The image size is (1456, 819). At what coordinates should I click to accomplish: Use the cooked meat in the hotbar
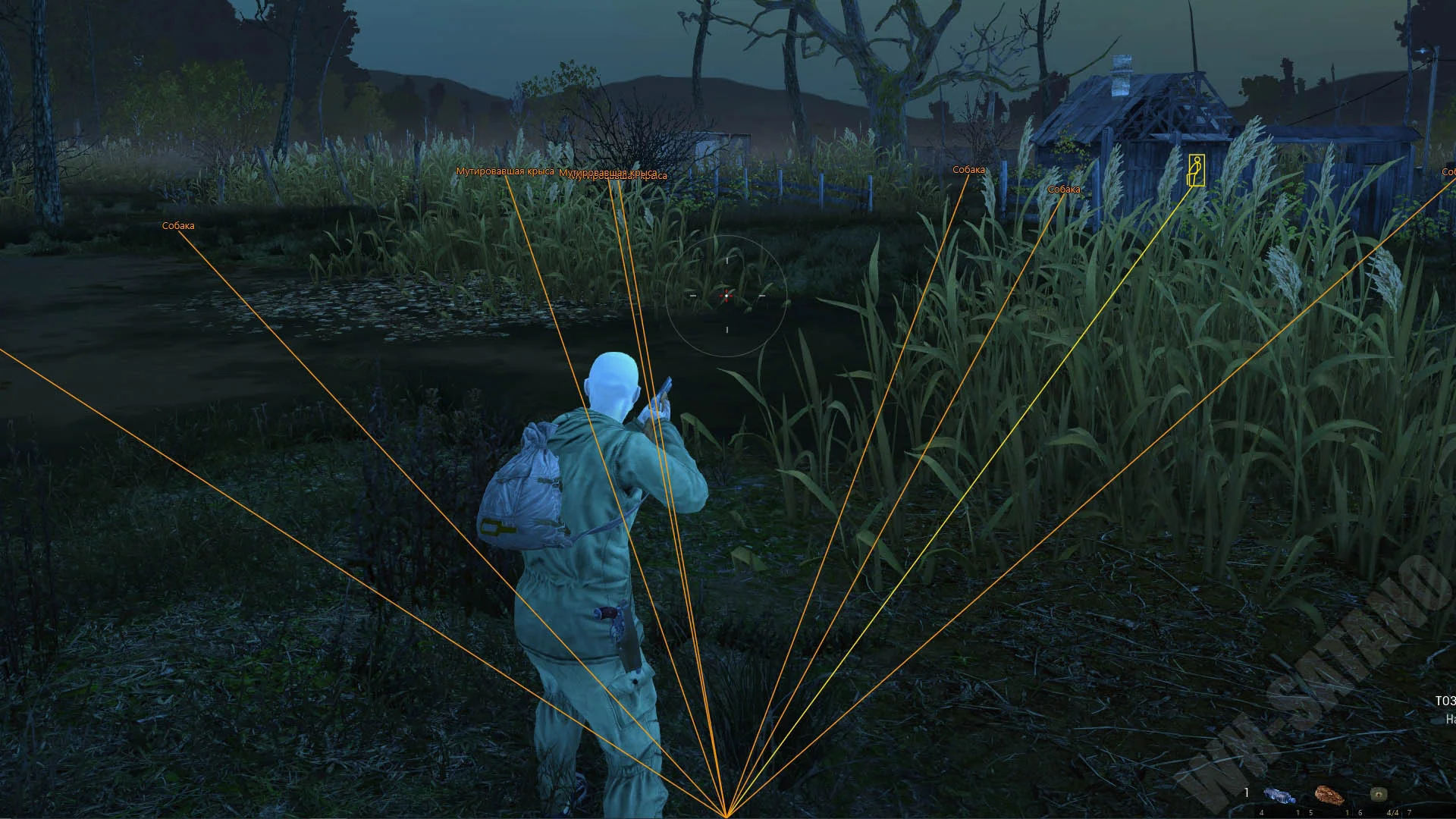tap(1329, 795)
